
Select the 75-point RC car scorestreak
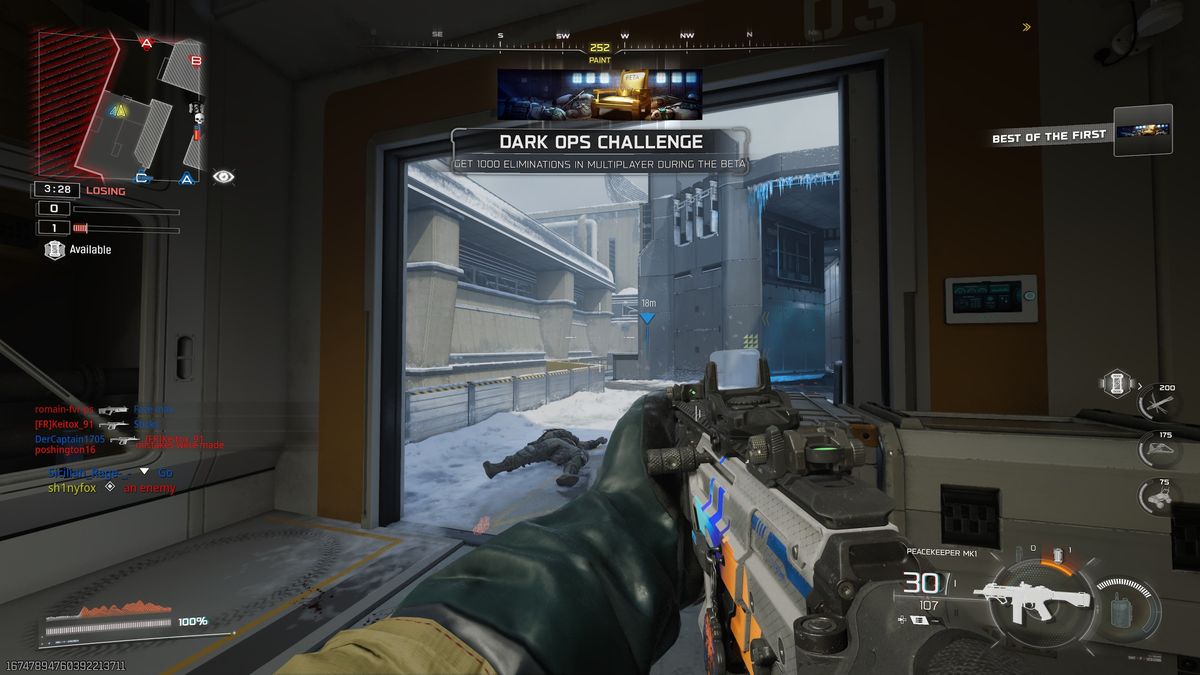coord(1160,497)
